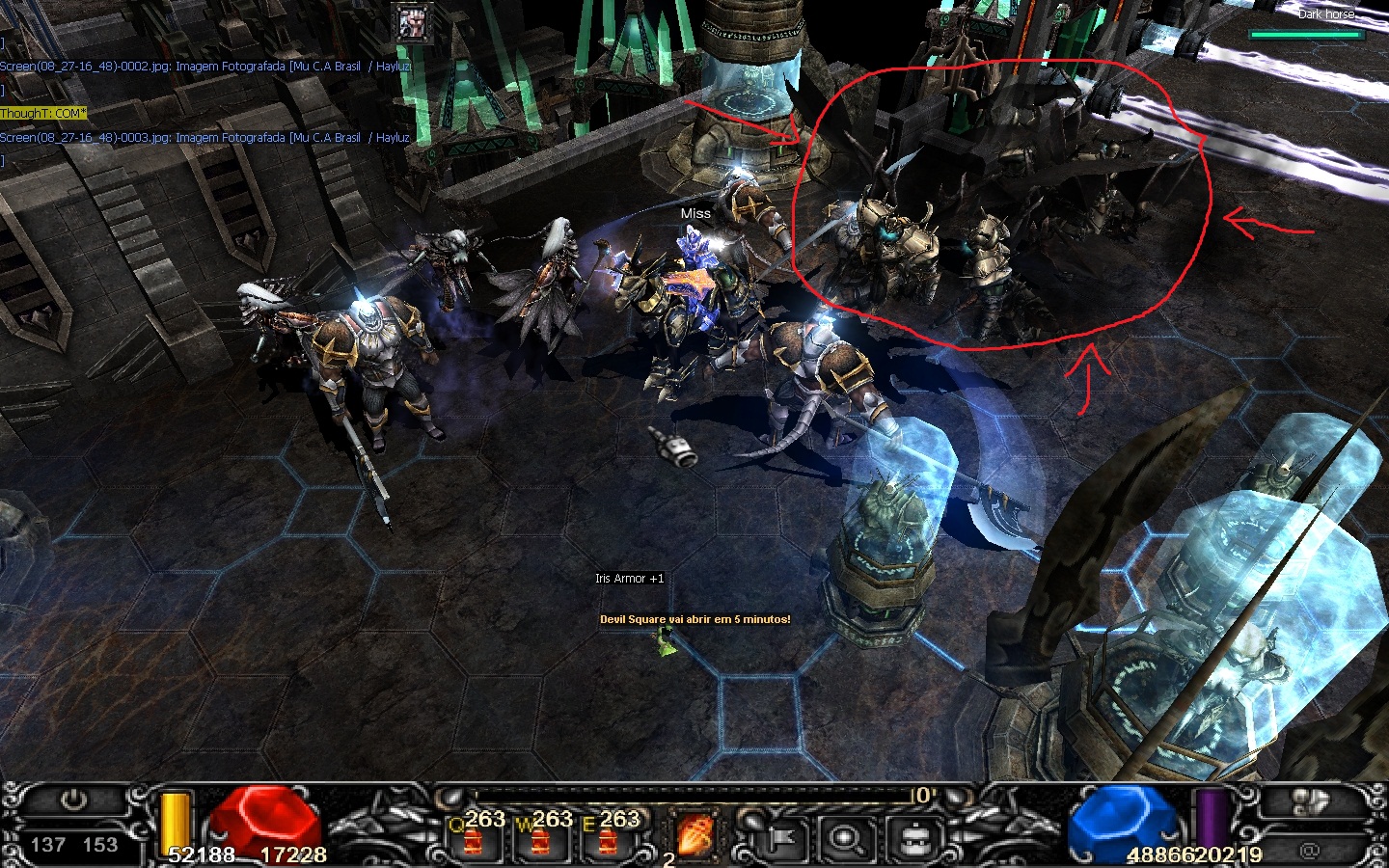This screenshot has height=868, width=1389.
Task: Click the flag button on the bottom bar
Action: pos(779,837)
